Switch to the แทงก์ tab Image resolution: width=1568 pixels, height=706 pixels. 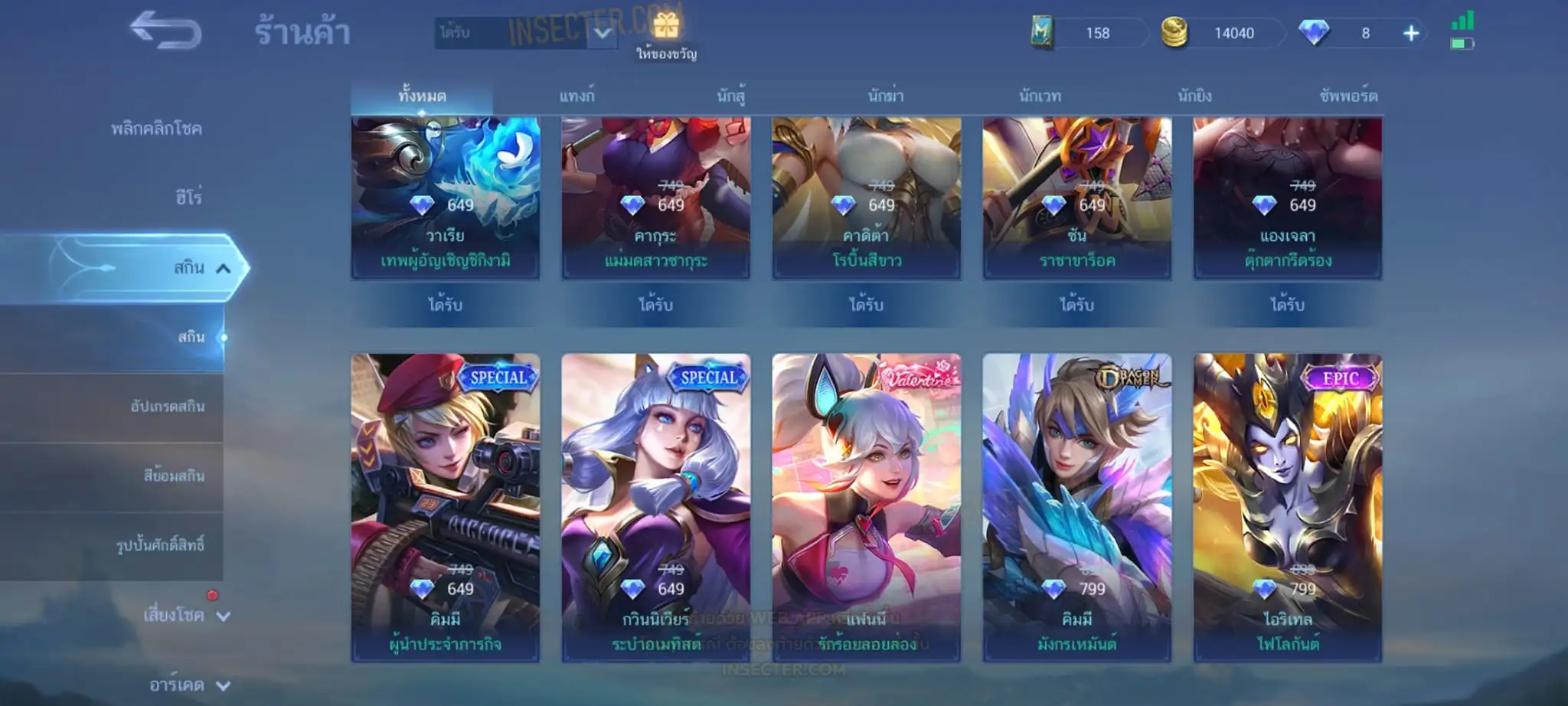577,96
